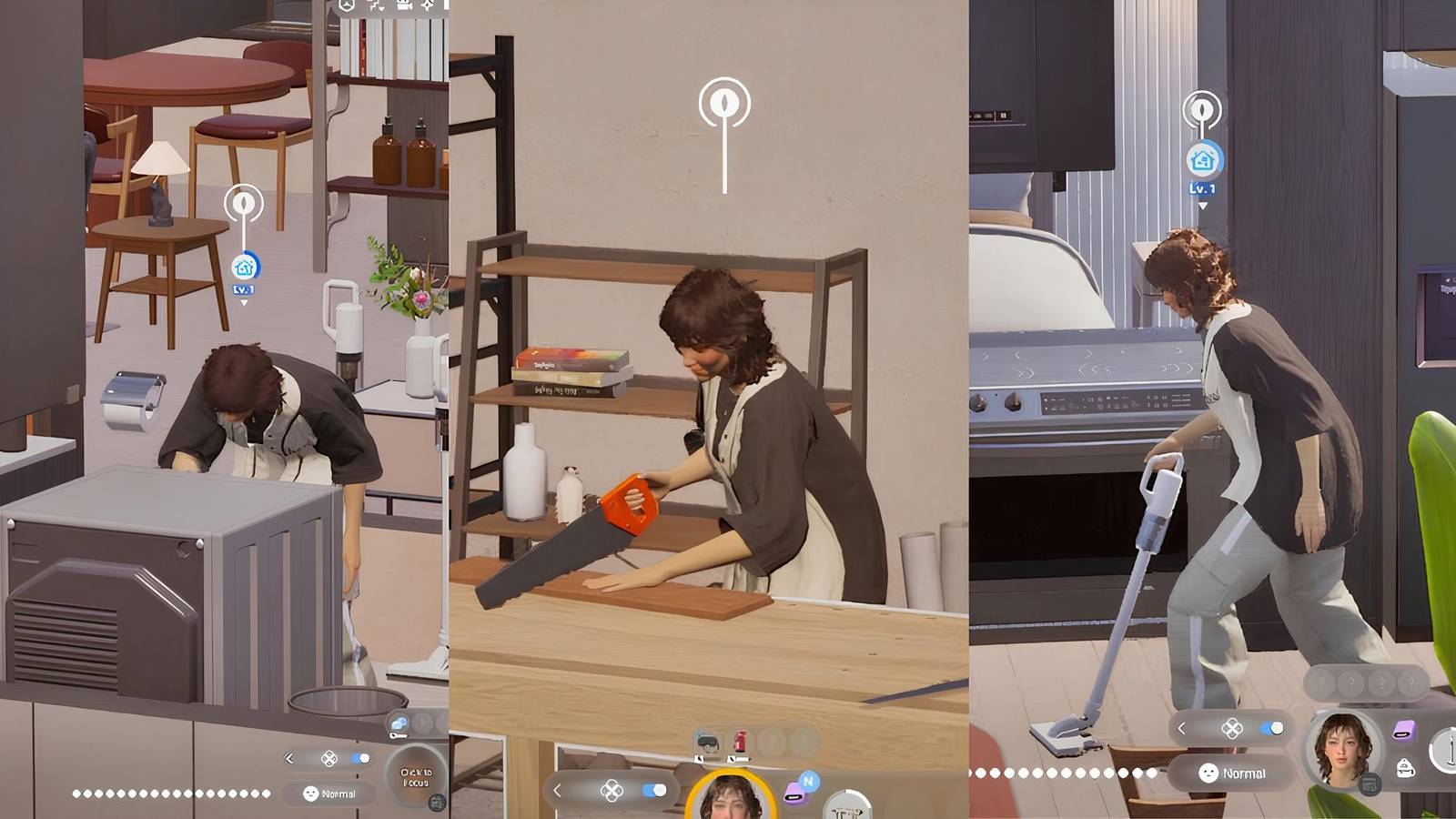The width and height of the screenshot is (1456, 819).
Task: Toggle the blue switch in the left panel
Action: [359, 758]
